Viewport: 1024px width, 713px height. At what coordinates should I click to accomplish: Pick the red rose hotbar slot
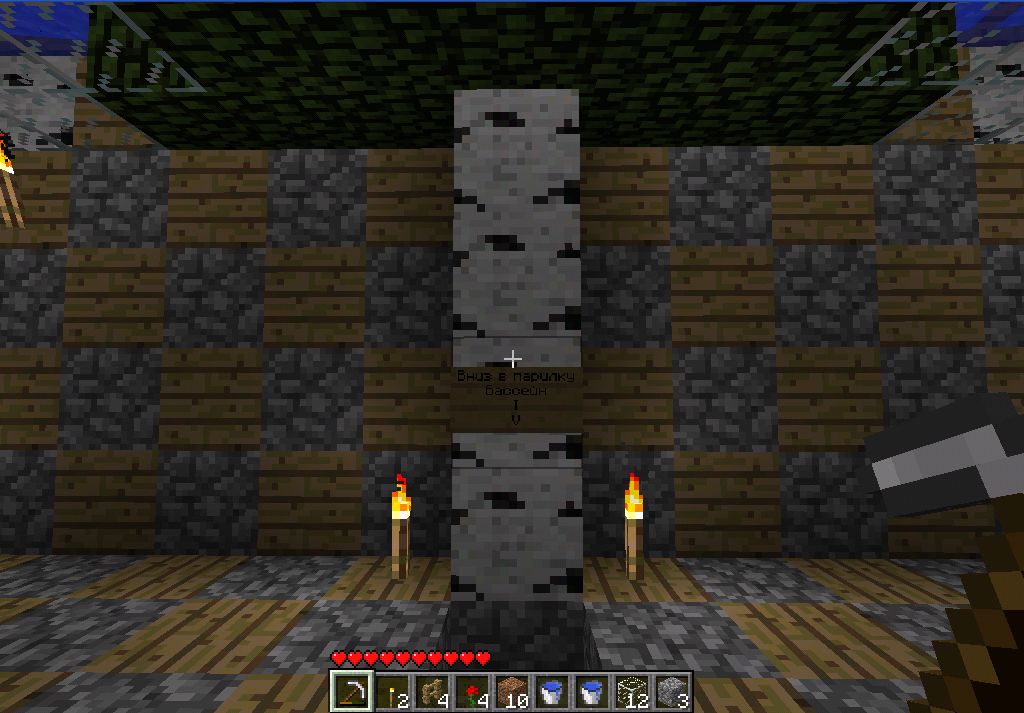[472, 691]
